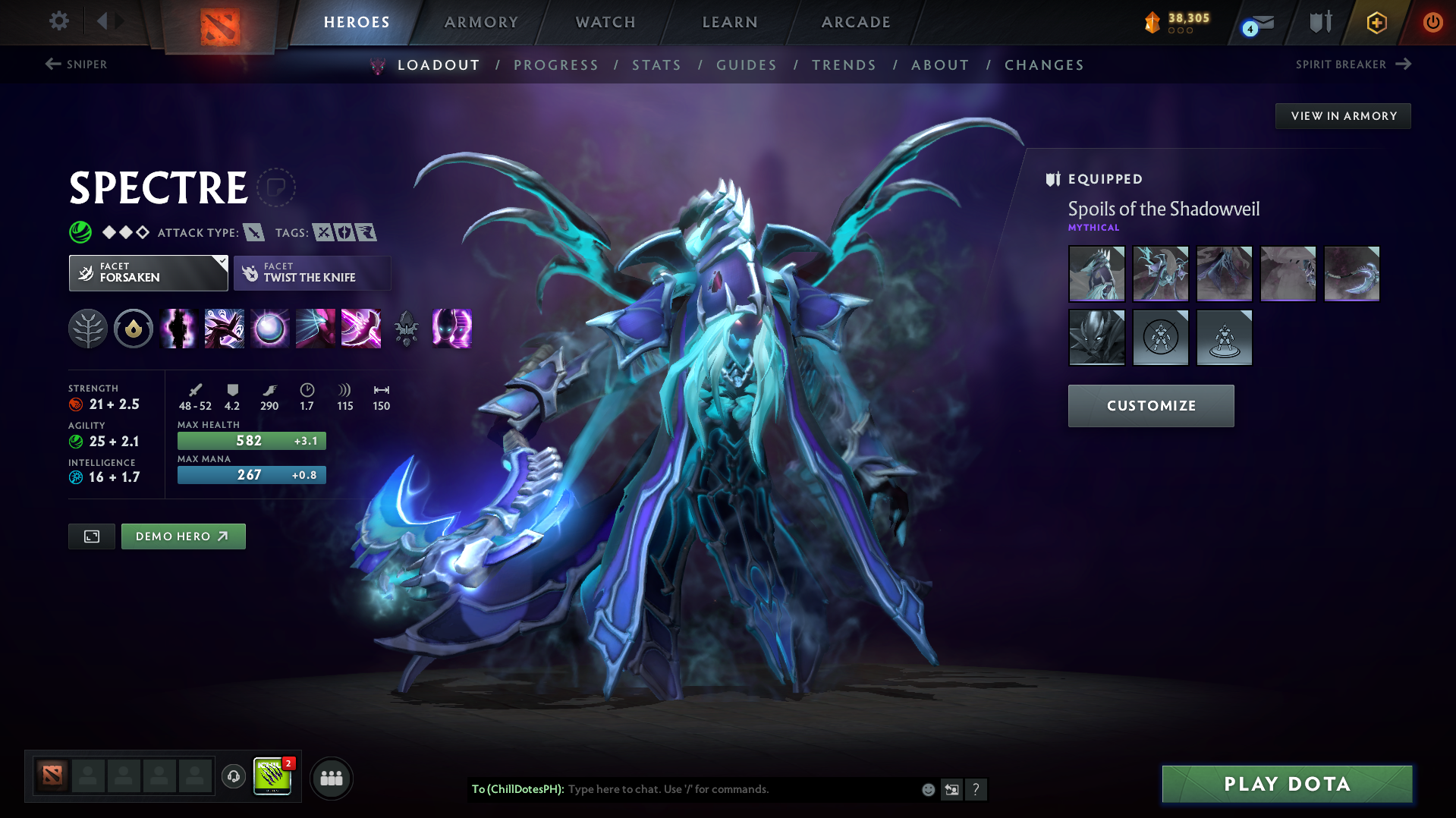Click the Dota 2 logo at top left
Image resolution: width=1456 pixels, height=818 pixels.
(220, 23)
